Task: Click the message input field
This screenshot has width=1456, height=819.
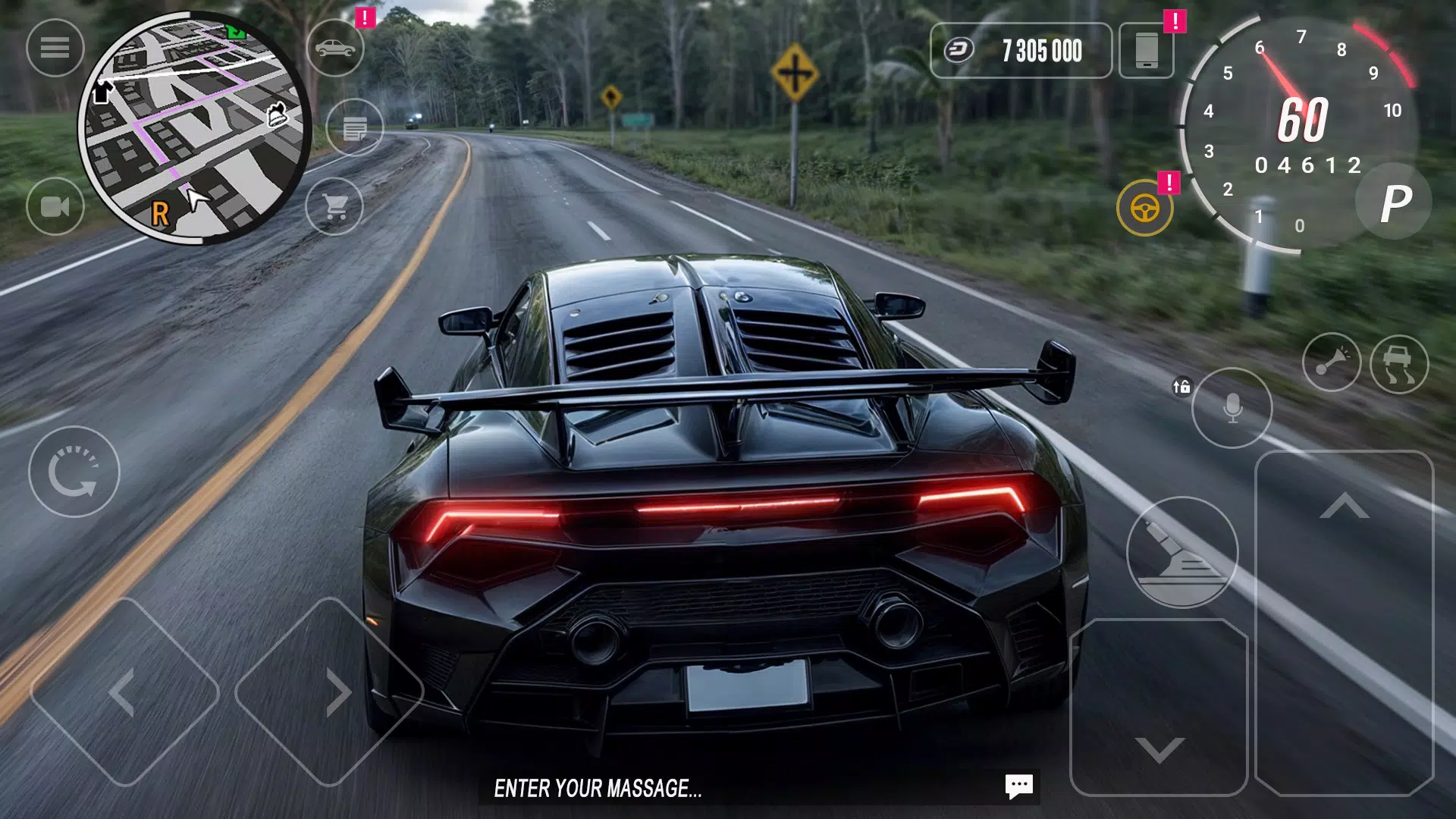Action: [x=728, y=789]
